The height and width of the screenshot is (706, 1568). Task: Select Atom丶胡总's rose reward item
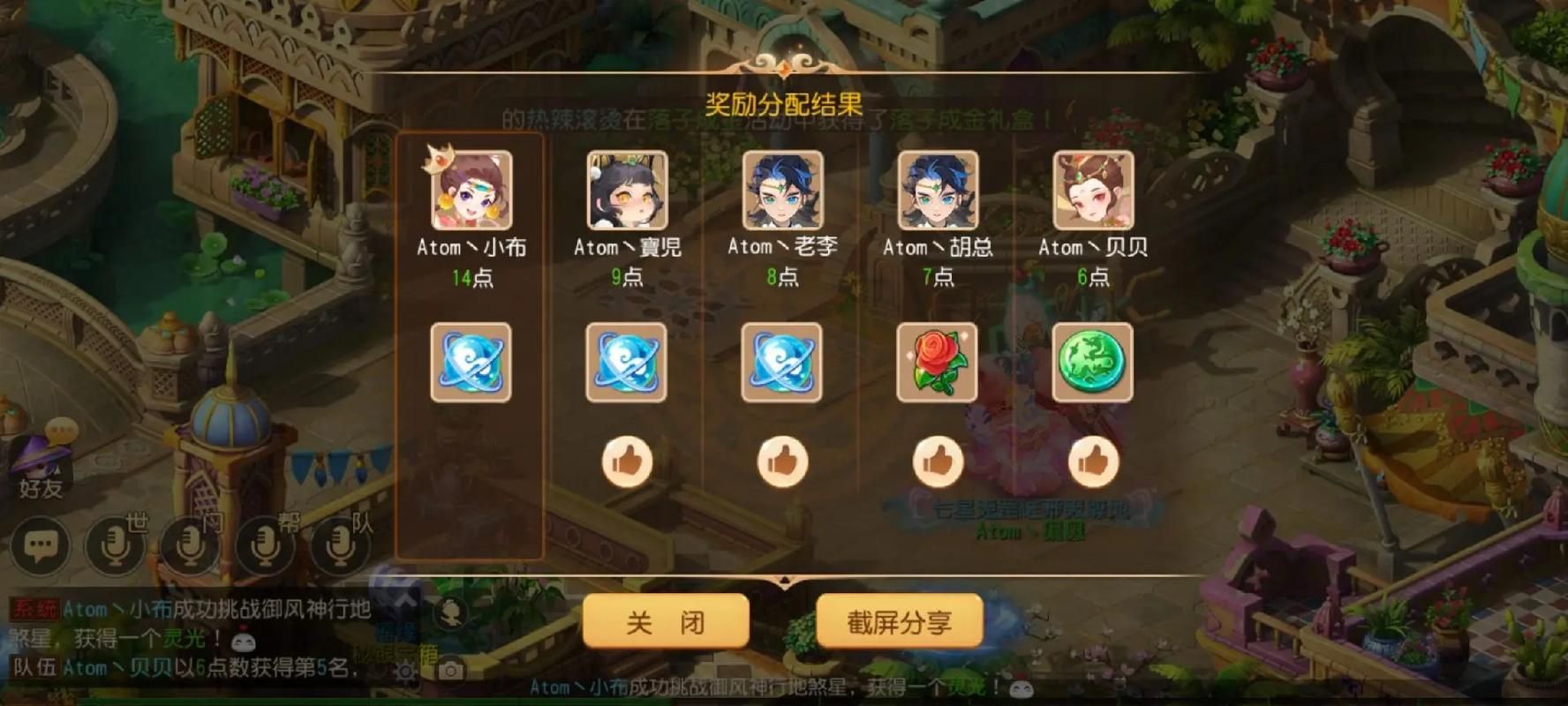939,362
